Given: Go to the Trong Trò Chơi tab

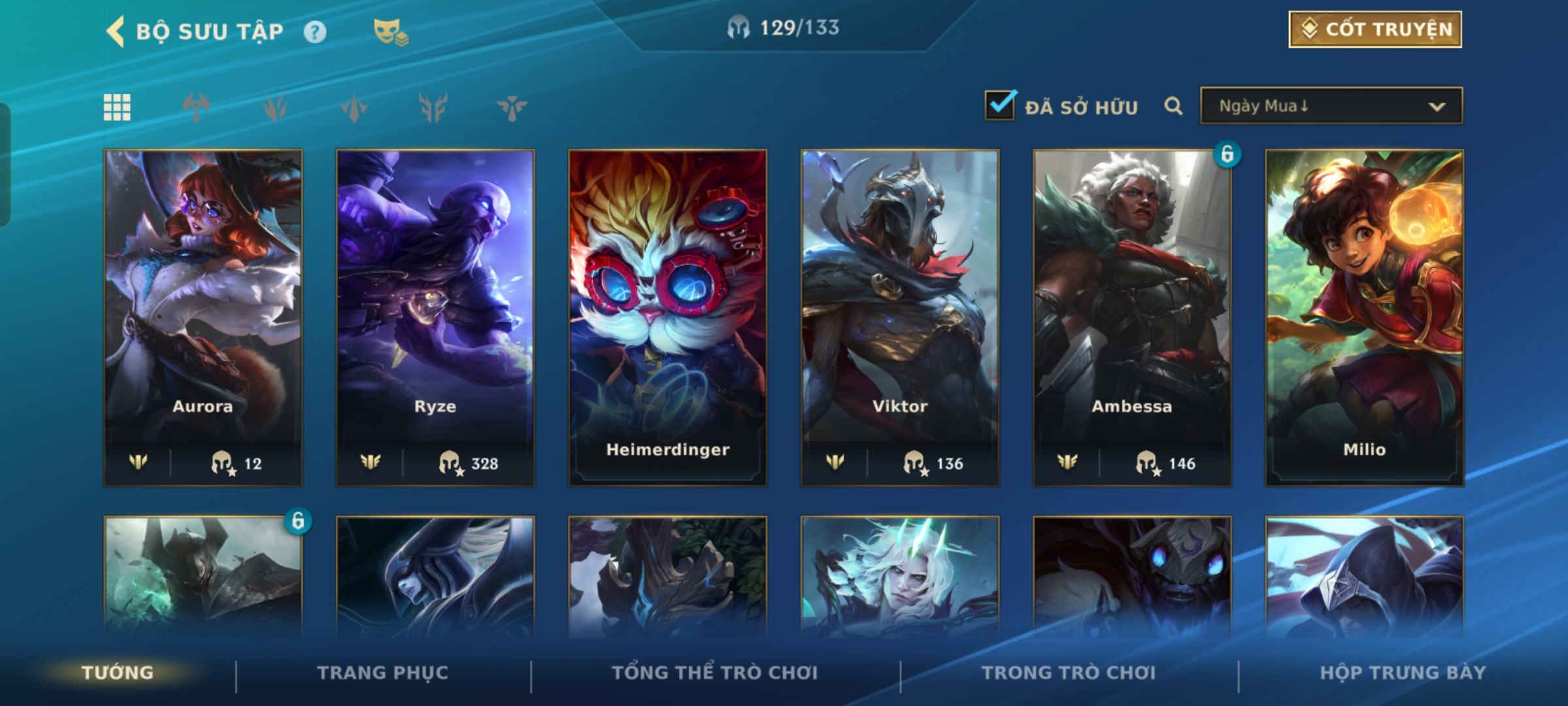Looking at the screenshot, I should [x=1069, y=673].
